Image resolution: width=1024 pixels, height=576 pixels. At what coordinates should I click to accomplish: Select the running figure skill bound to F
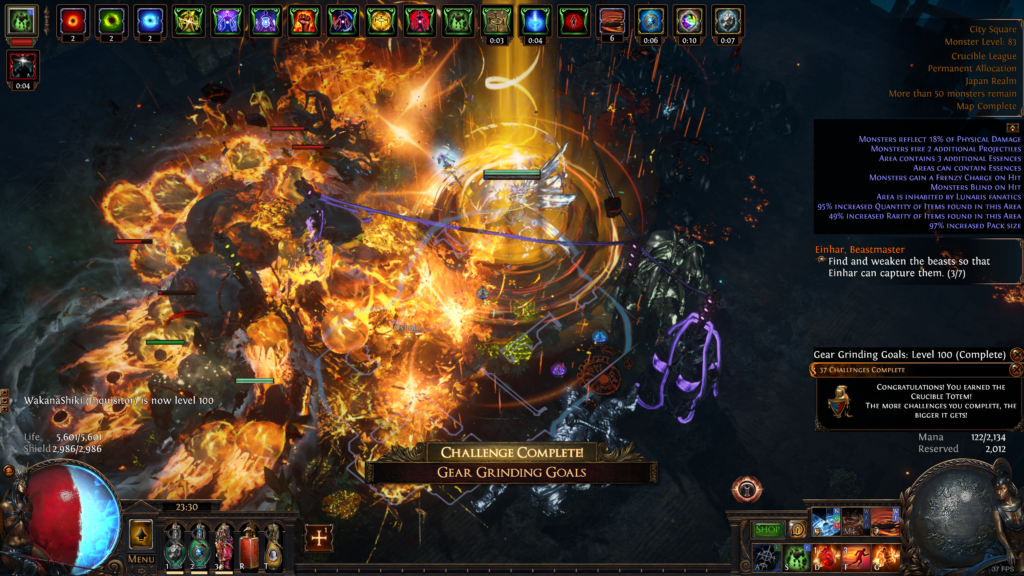tap(855, 555)
